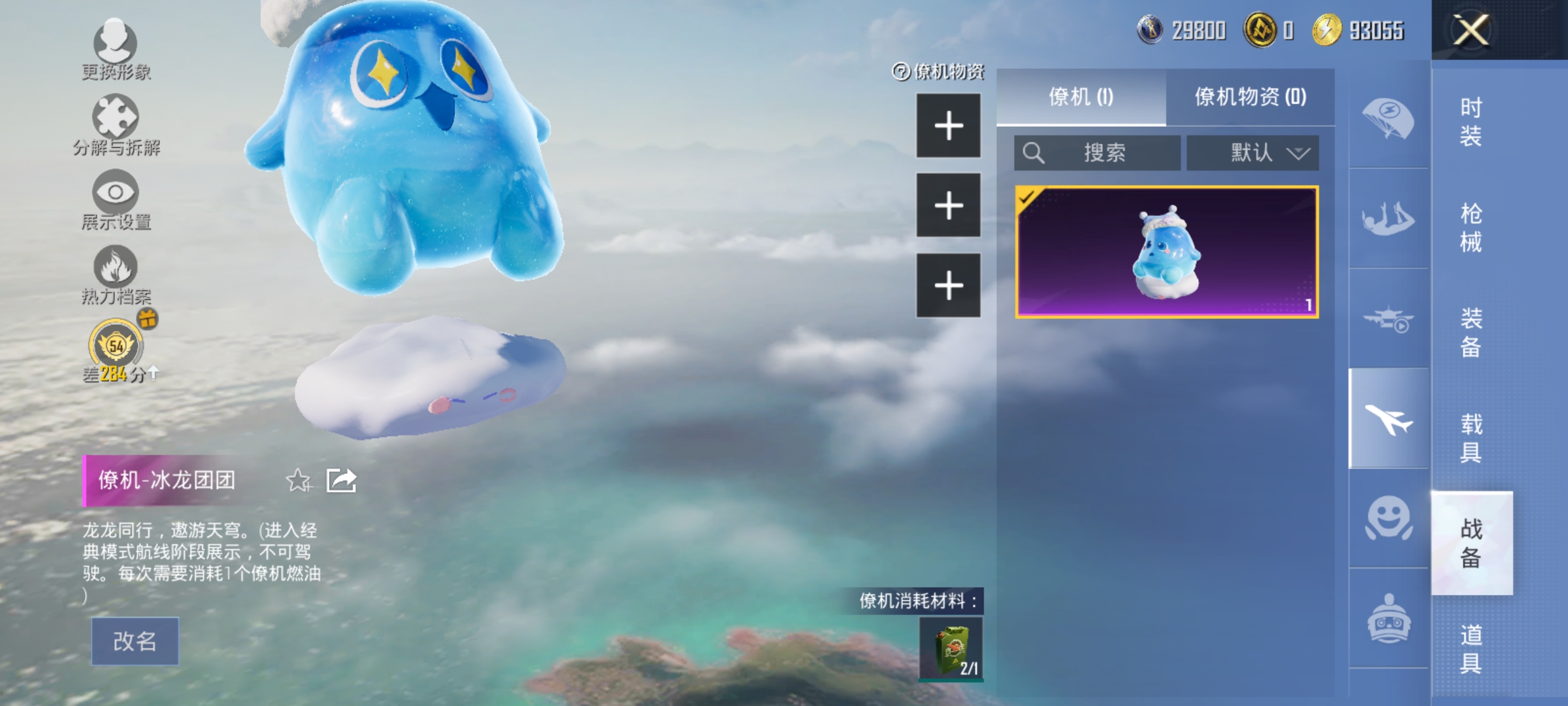The image size is (1568, 706).
Task: Expand the first empty plus slot
Action: (948, 124)
